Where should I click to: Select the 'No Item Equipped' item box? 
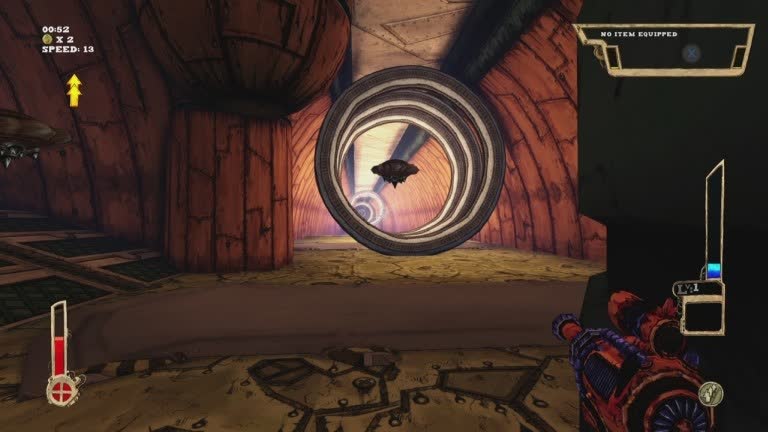pos(665,49)
